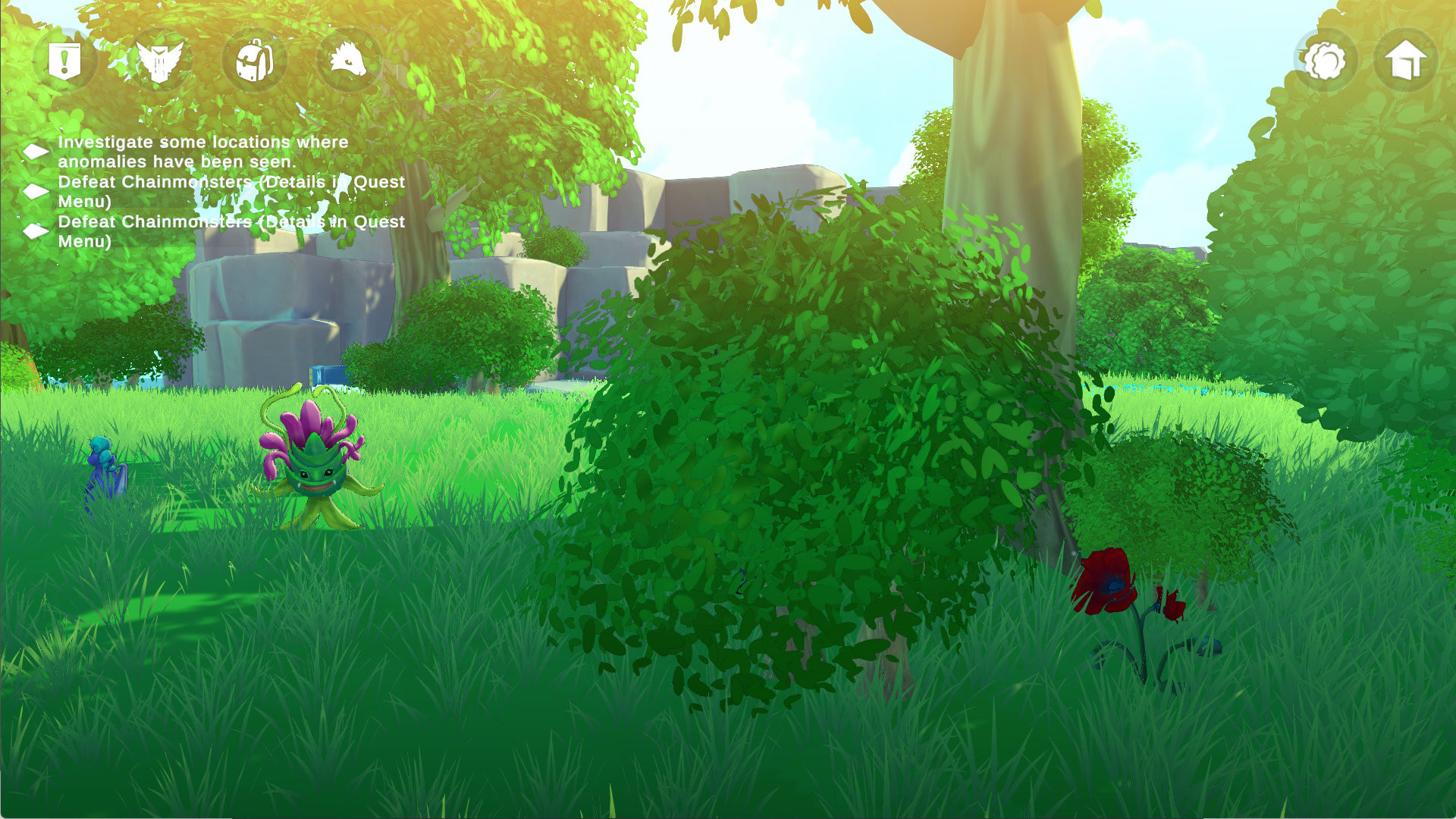Screen dimensions: 1456x819
Task: Click the small blue Chainmonster on the left
Action: click(102, 466)
